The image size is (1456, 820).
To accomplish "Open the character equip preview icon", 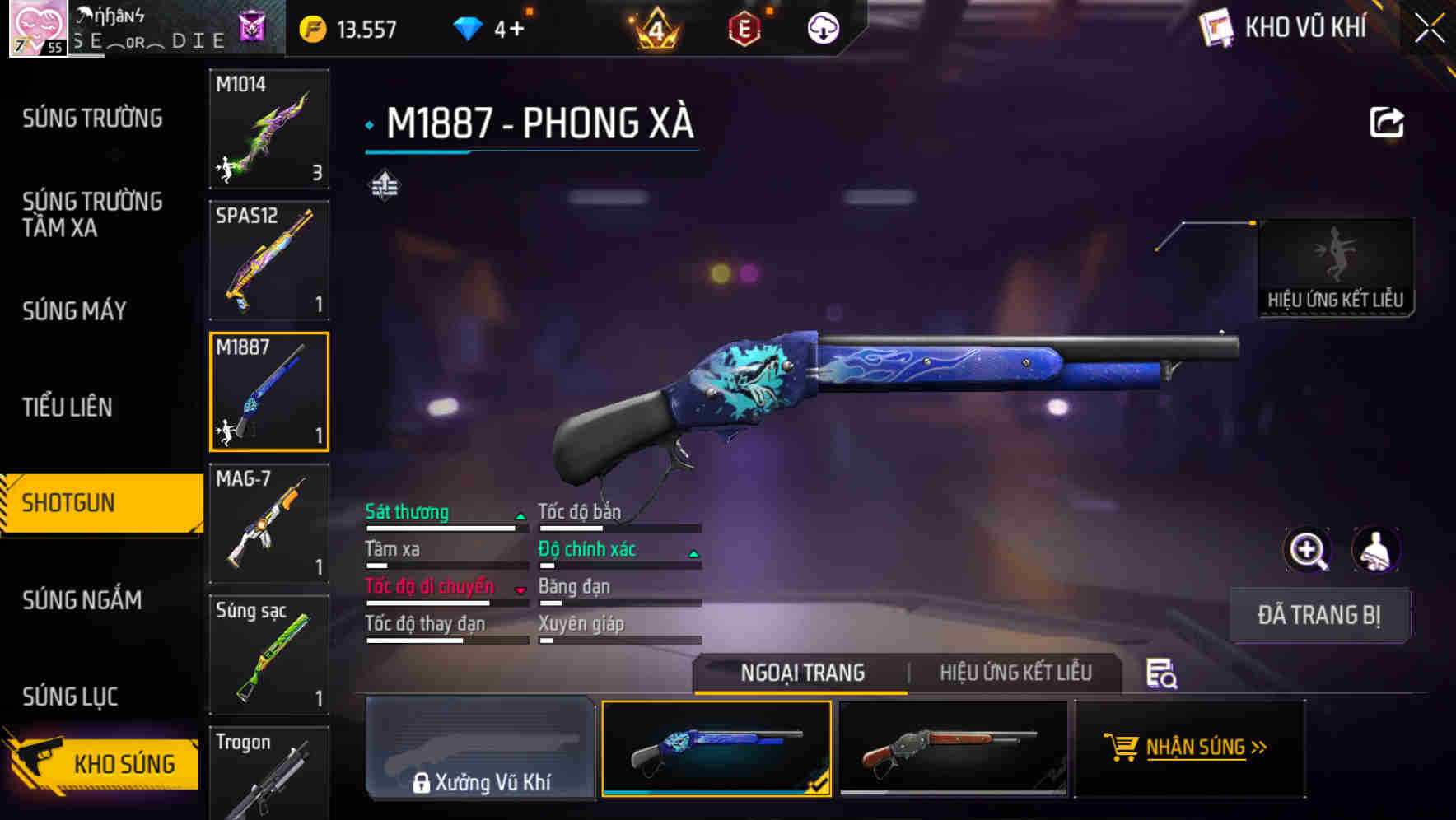I will coord(1377,550).
